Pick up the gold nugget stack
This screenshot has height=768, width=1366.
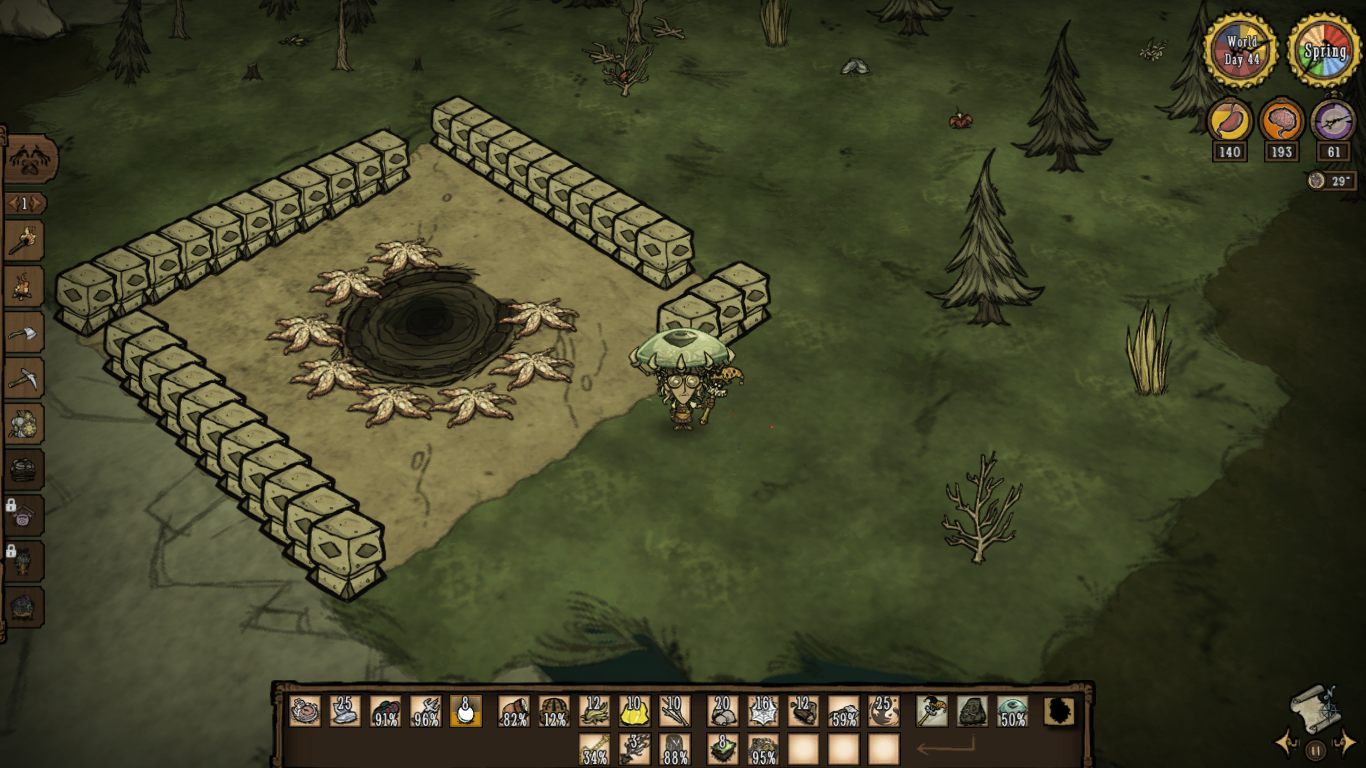pyautogui.click(x=634, y=711)
